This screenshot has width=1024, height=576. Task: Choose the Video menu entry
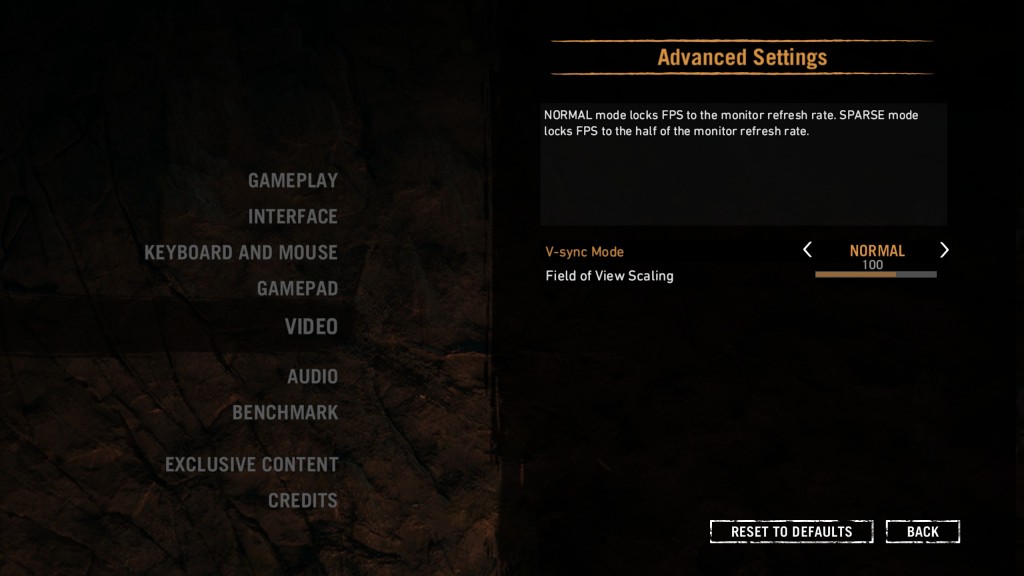pyautogui.click(x=311, y=327)
